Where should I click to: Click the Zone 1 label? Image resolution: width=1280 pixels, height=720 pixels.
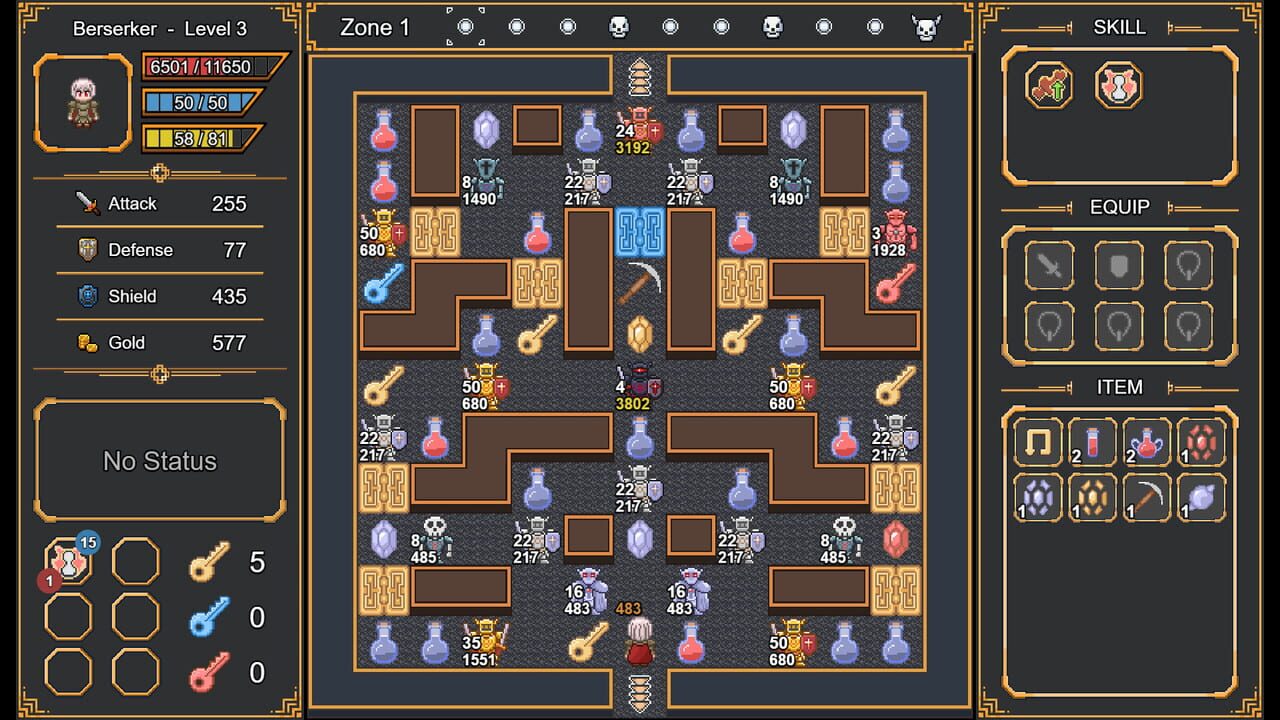(375, 27)
